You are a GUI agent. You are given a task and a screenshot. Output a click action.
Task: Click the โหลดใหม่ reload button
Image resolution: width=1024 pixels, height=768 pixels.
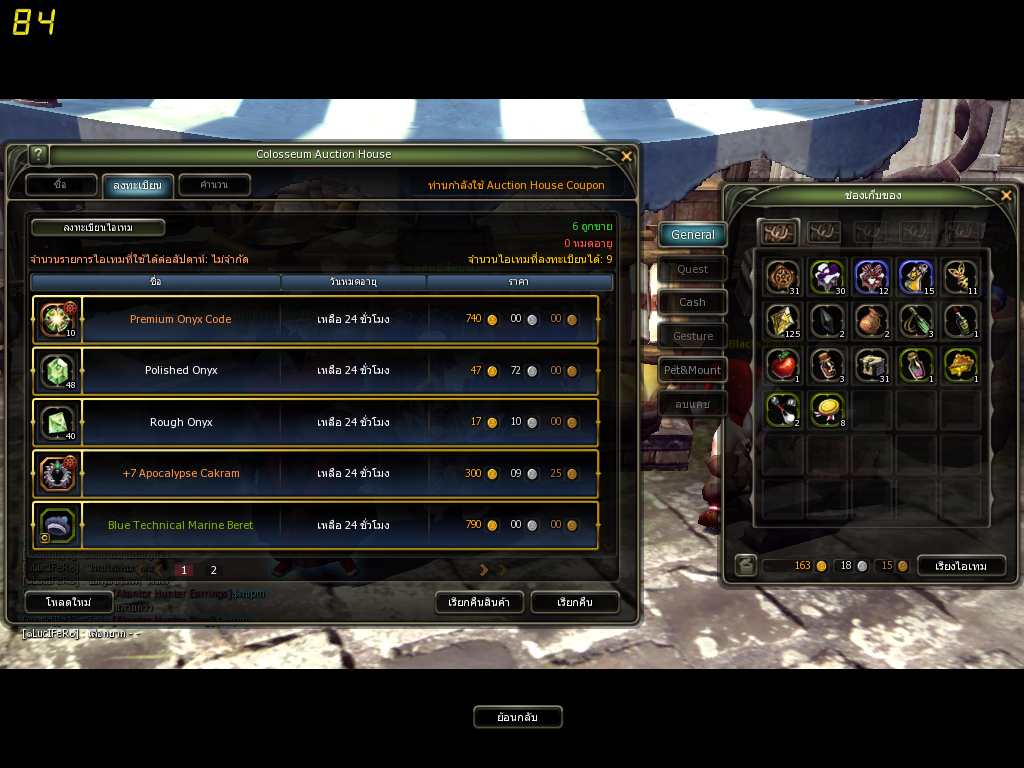[69, 602]
